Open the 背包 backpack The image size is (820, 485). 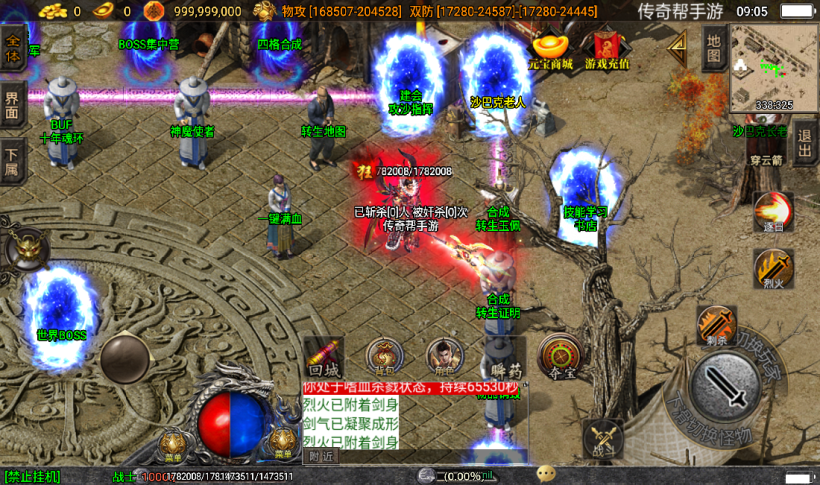[x=384, y=356]
